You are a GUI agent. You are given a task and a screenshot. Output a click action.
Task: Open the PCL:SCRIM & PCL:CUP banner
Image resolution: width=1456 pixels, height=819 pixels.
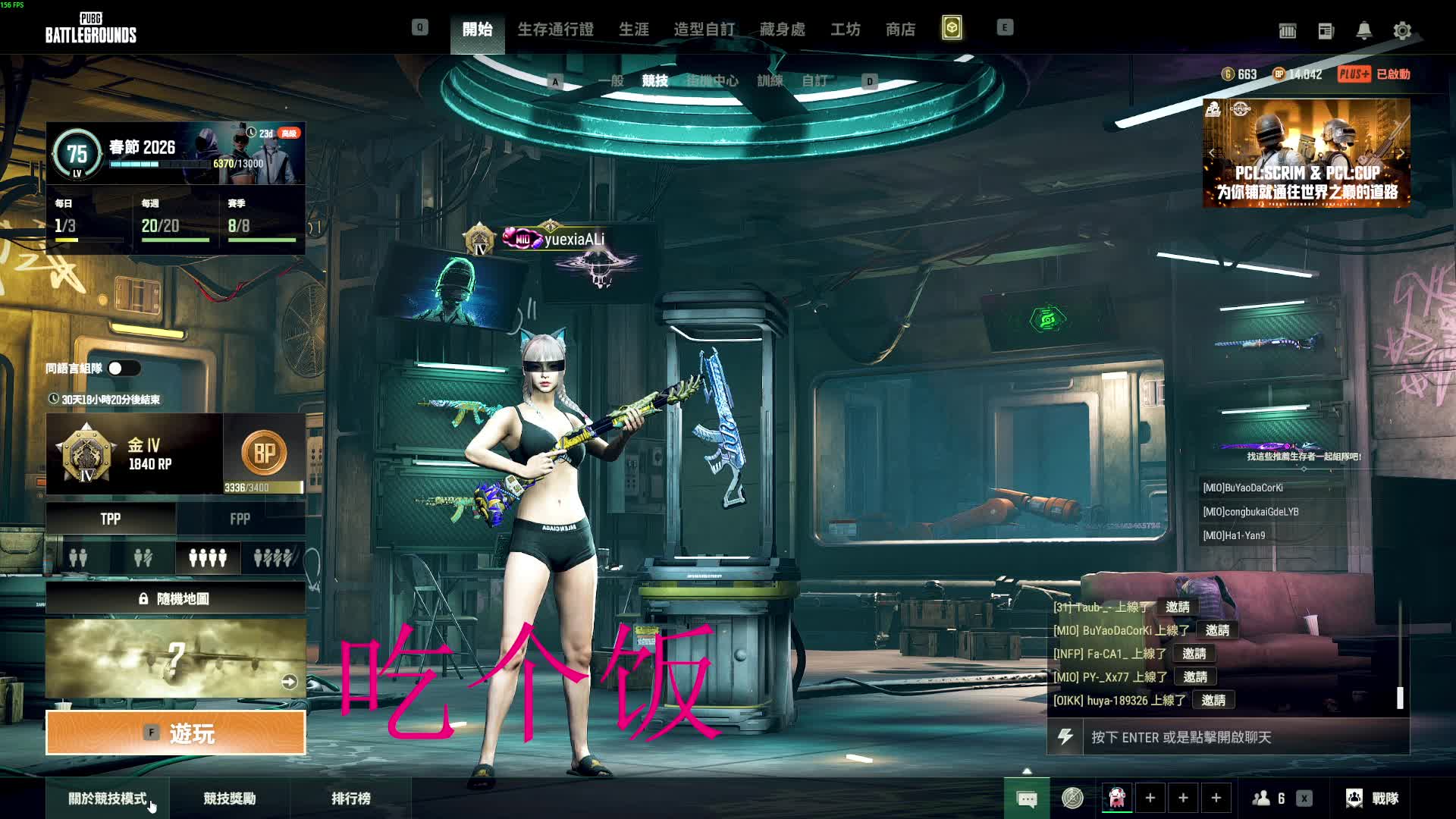1307,153
